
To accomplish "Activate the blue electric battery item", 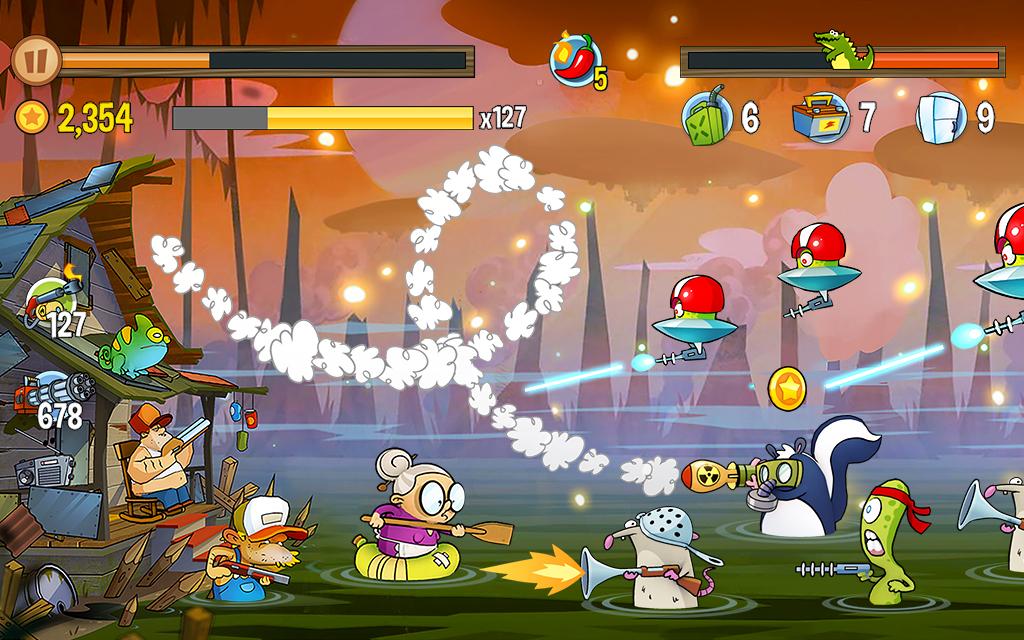I will pyautogui.click(x=817, y=118).
